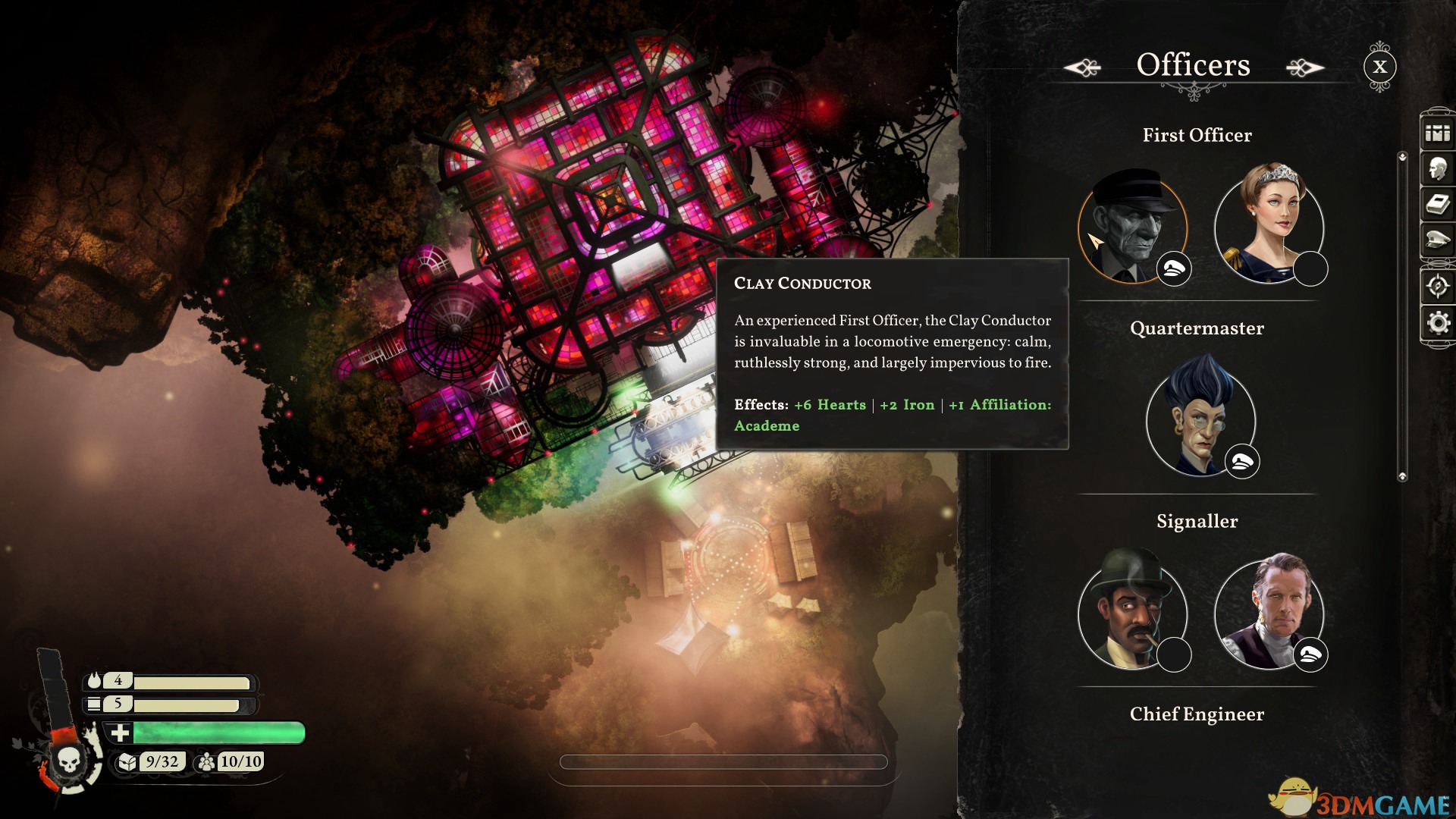Click the crew icon next to 10/10
1456x819 pixels.
(207, 761)
